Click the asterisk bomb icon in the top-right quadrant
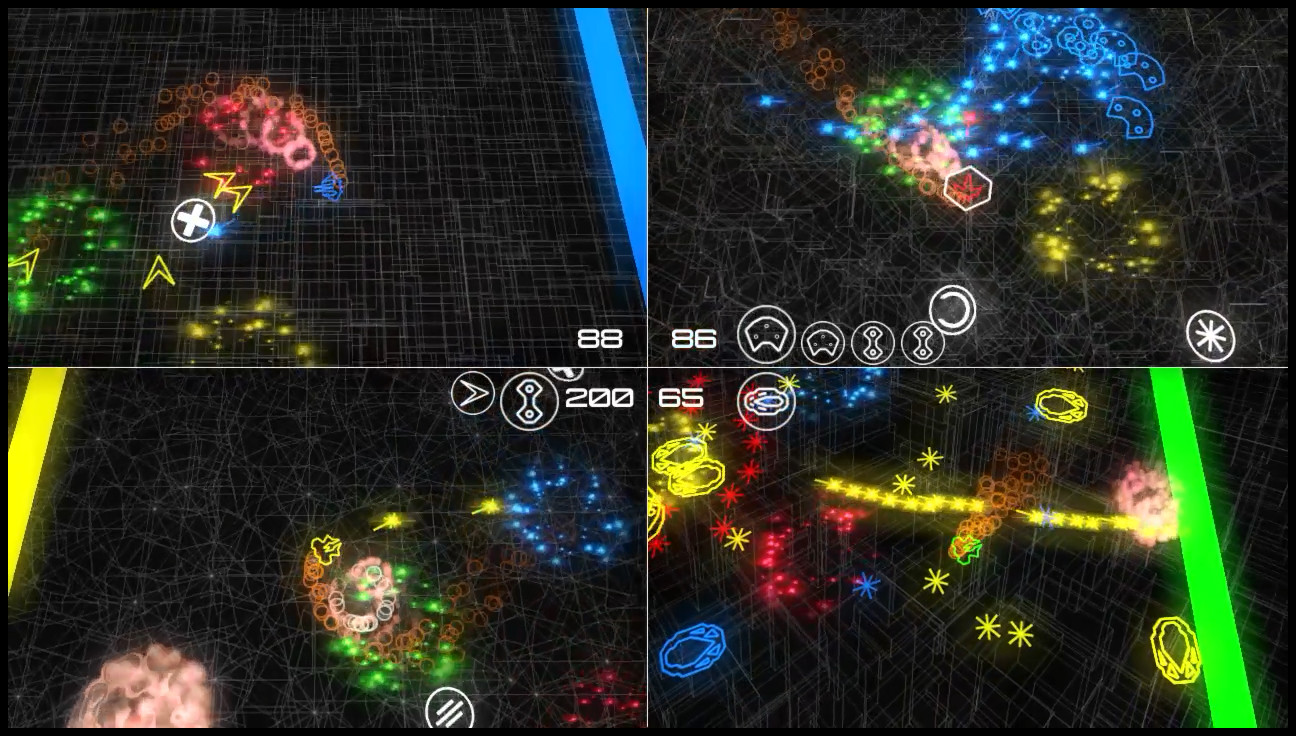Image resolution: width=1296 pixels, height=736 pixels. point(1209,335)
